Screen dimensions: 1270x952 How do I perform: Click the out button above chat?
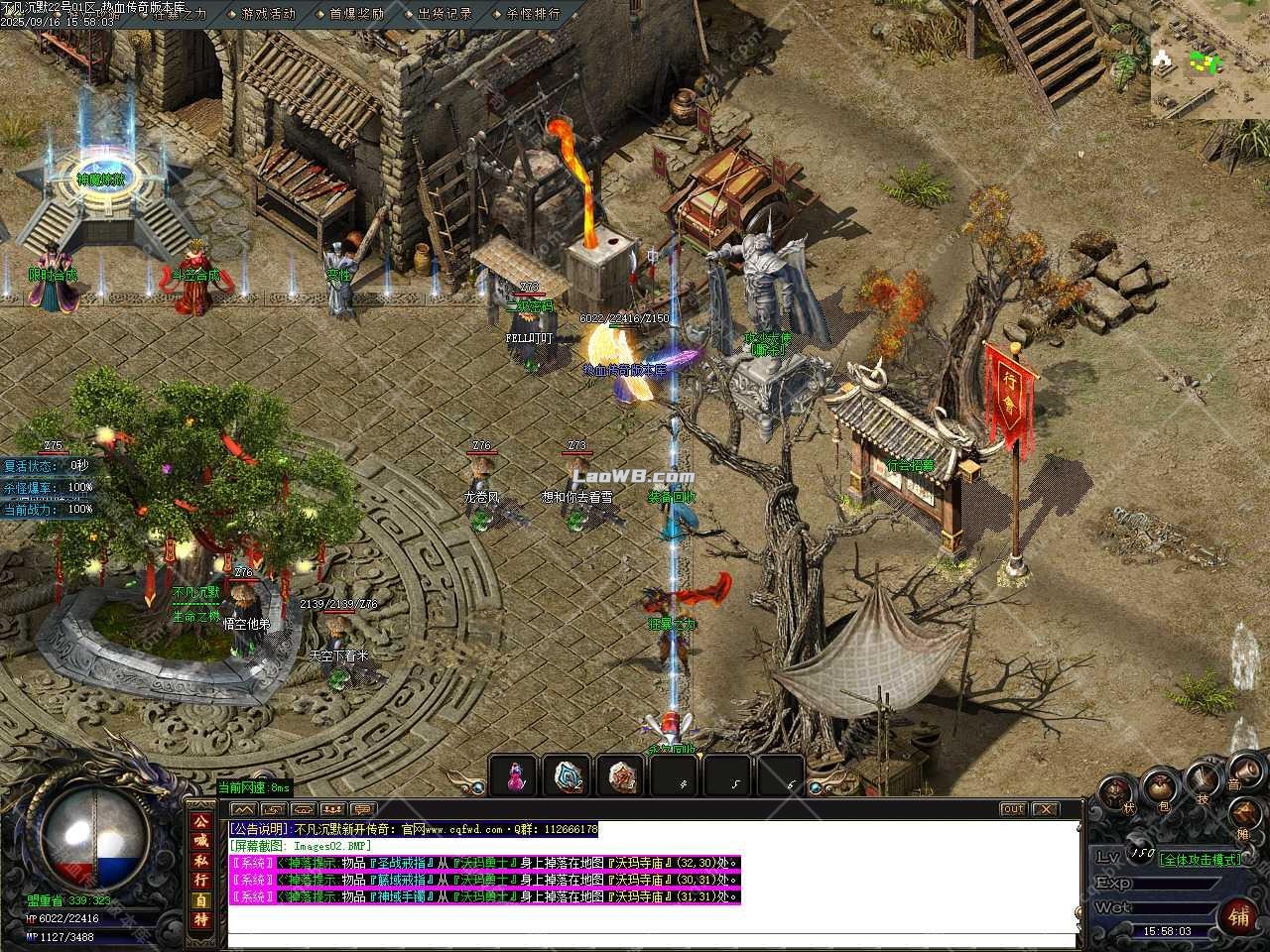tap(1012, 809)
